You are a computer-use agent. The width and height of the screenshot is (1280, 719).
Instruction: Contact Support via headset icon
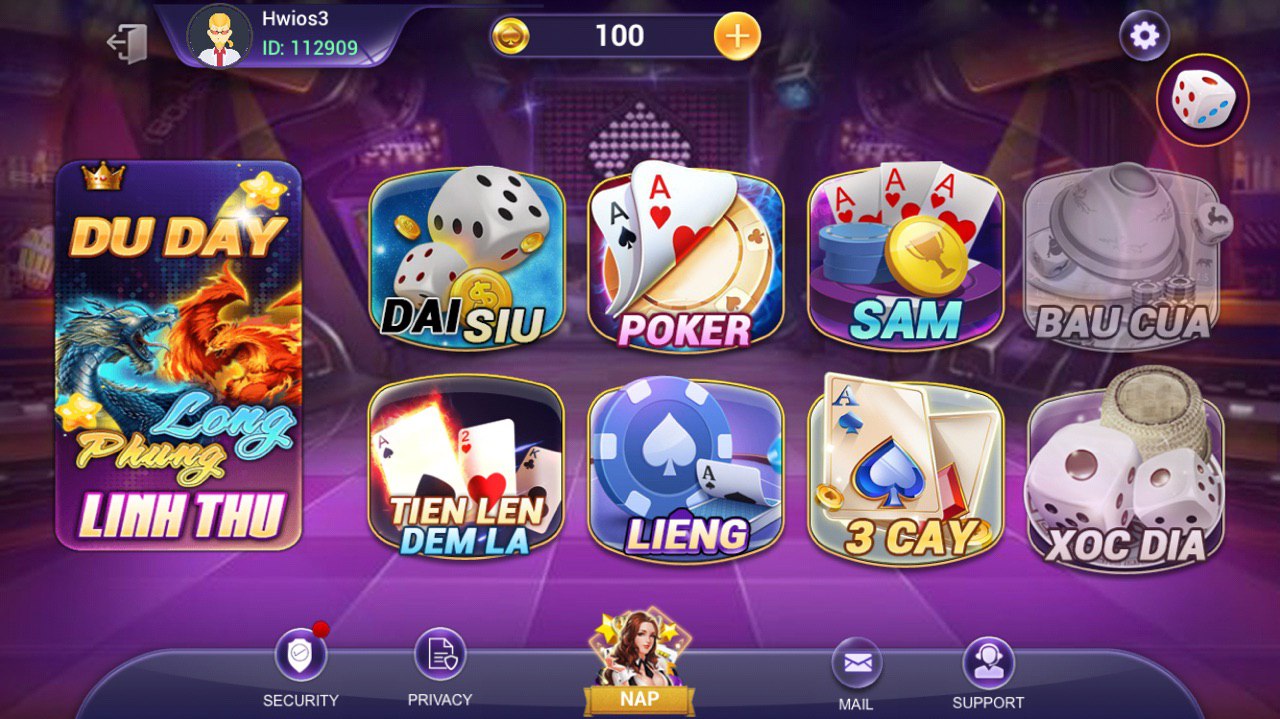988,661
